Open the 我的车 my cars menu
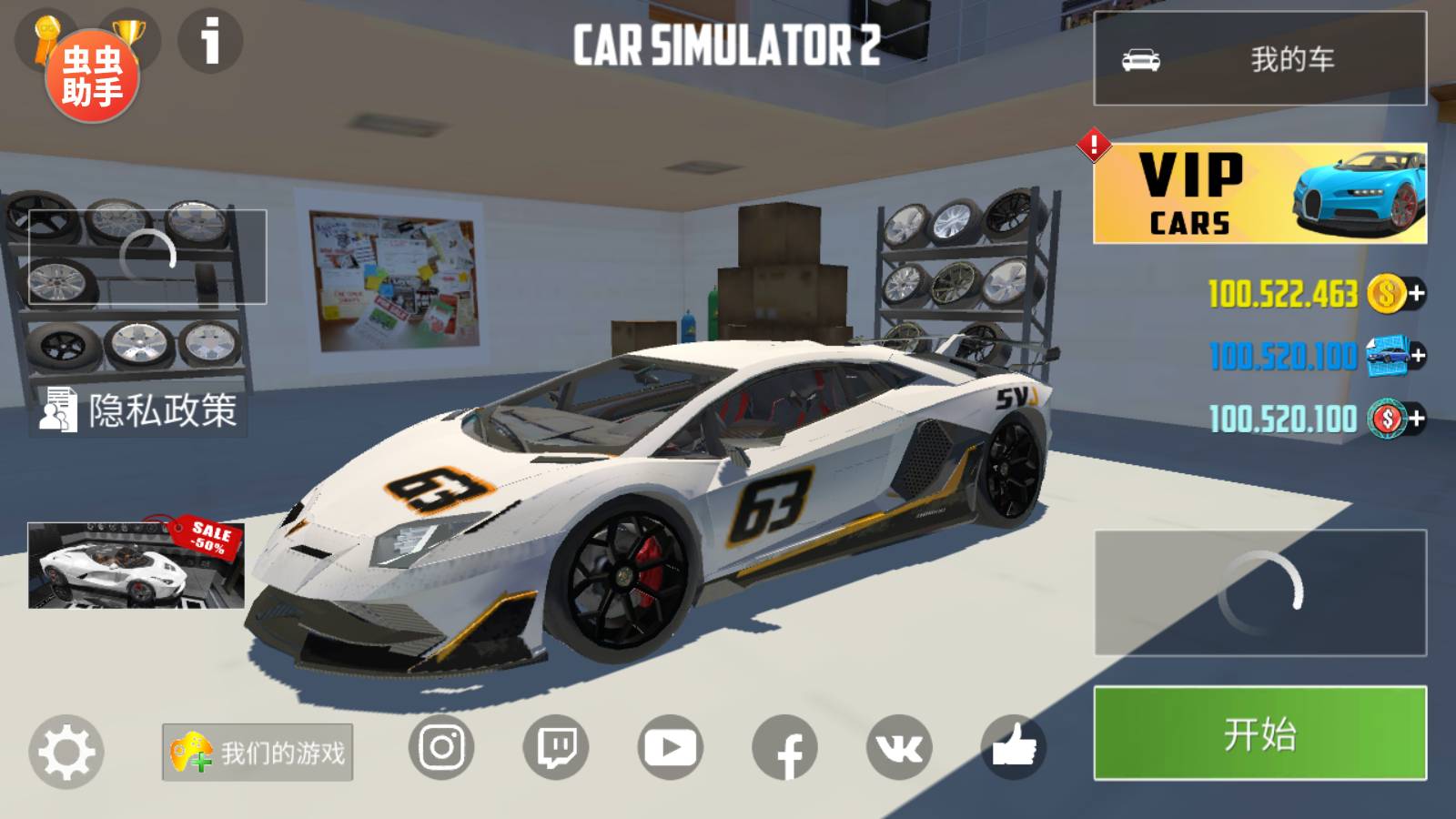The height and width of the screenshot is (819, 1456). (x=1259, y=59)
